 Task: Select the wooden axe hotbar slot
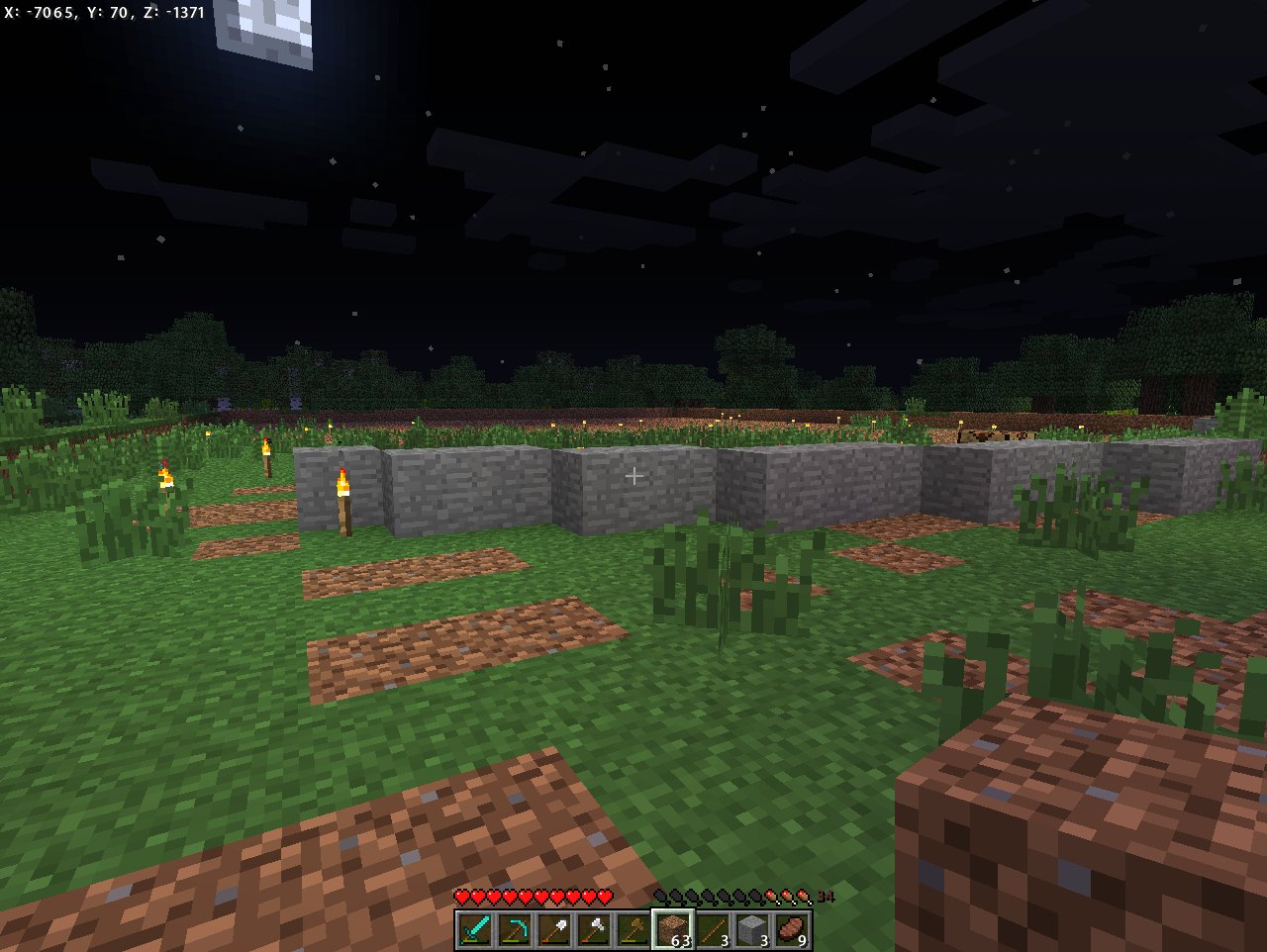633,930
